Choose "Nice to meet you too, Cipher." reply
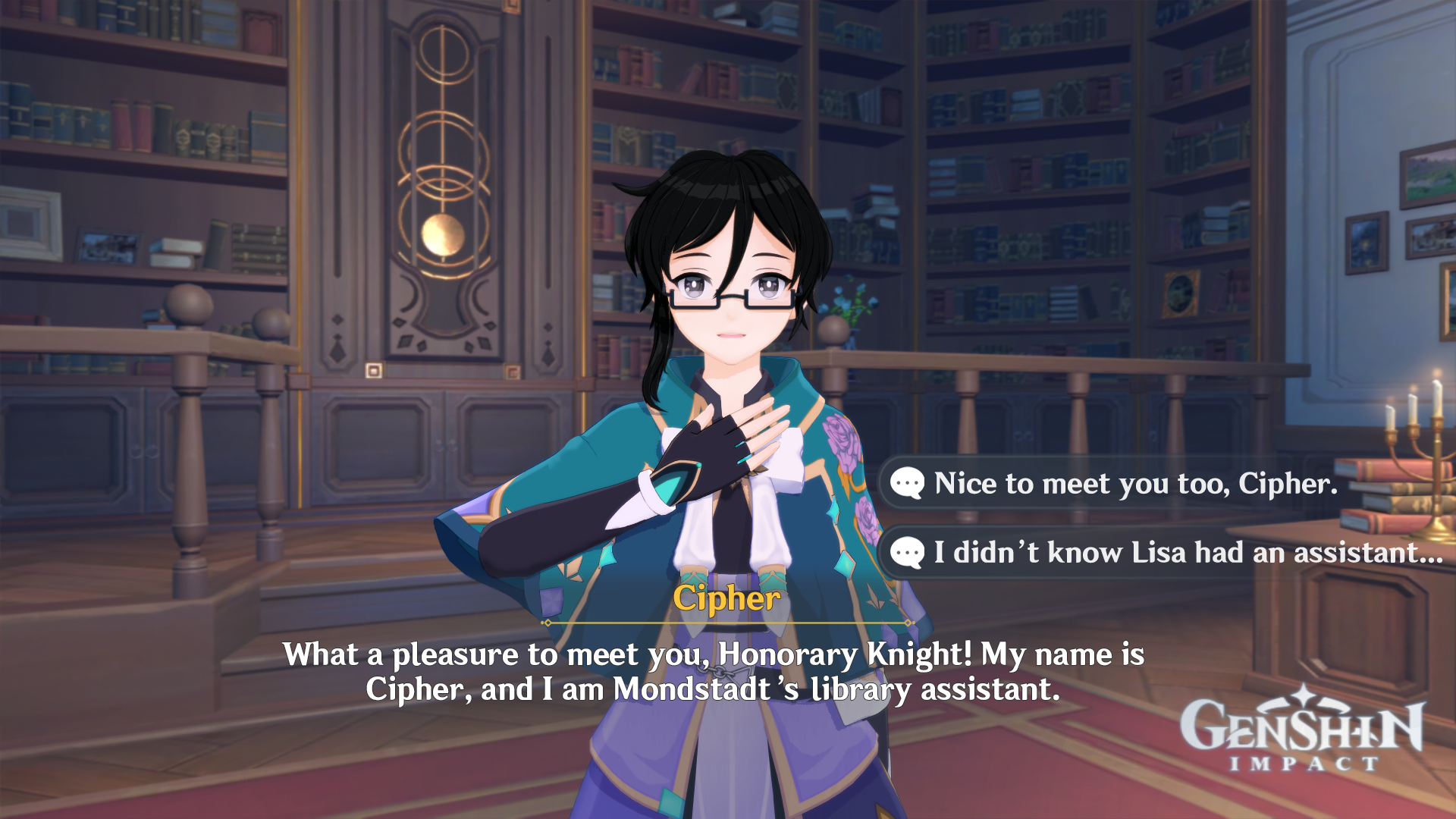Screen dimensions: 1456x819 (1135, 483)
